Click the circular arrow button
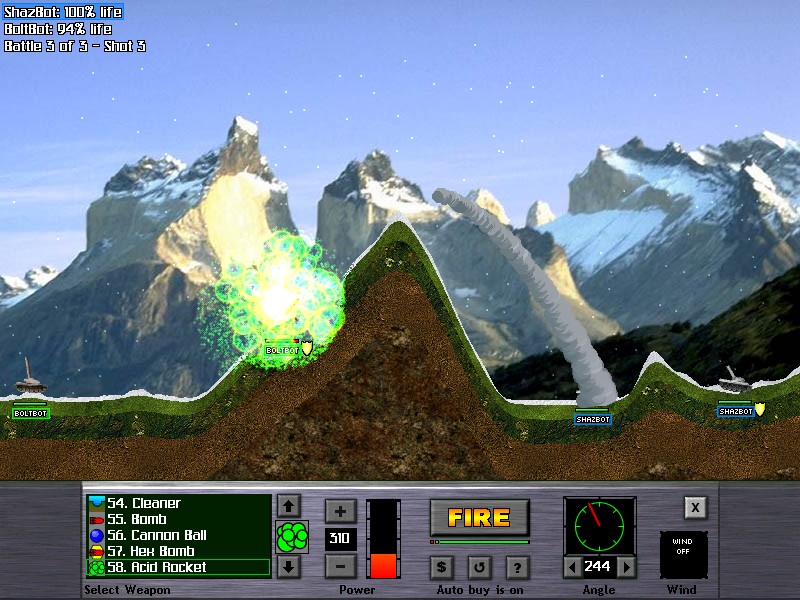This screenshot has width=800, height=600. 479,567
